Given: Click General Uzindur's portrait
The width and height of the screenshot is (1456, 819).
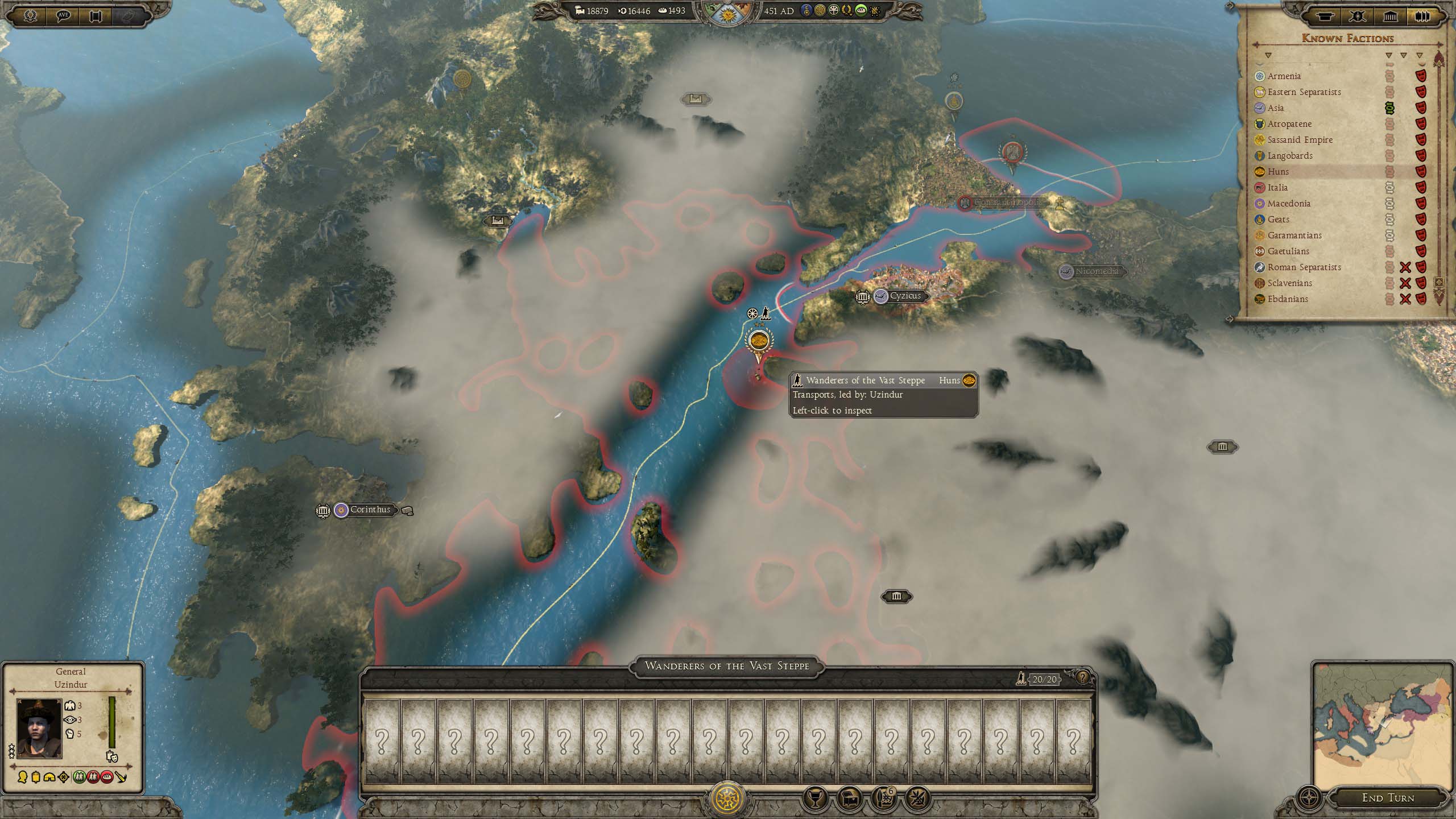Looking at the screenshot, I should [x=39, y=729].
